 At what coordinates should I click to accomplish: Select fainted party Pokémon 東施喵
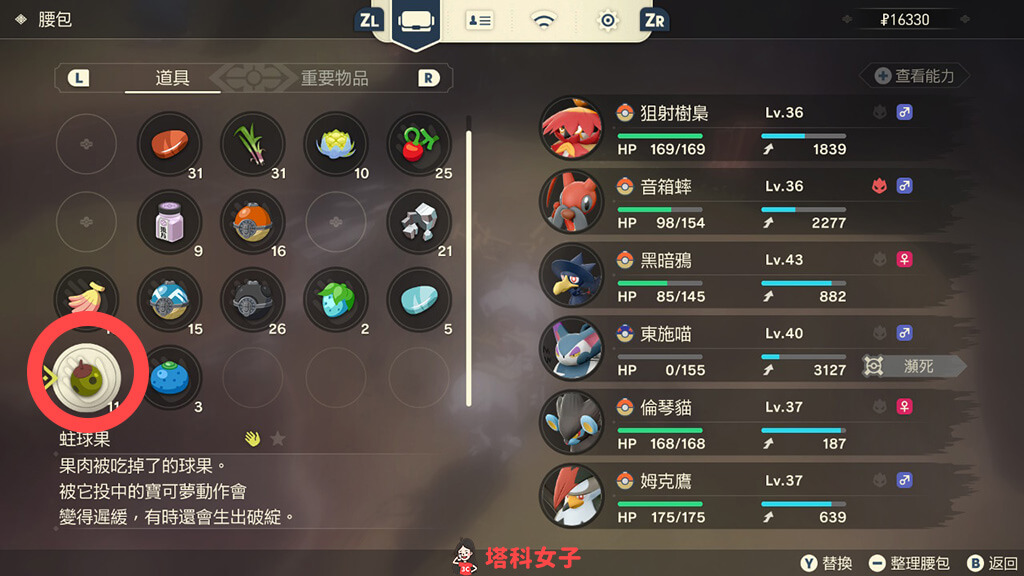click(x=730, y=349)
